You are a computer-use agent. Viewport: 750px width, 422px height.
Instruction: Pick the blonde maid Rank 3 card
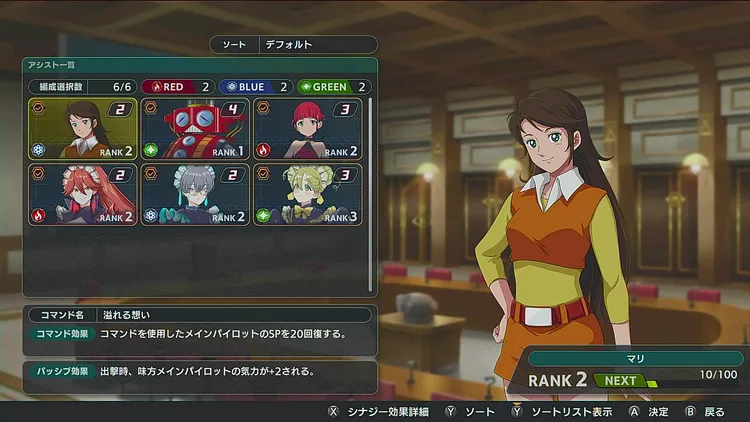(307, 195)
